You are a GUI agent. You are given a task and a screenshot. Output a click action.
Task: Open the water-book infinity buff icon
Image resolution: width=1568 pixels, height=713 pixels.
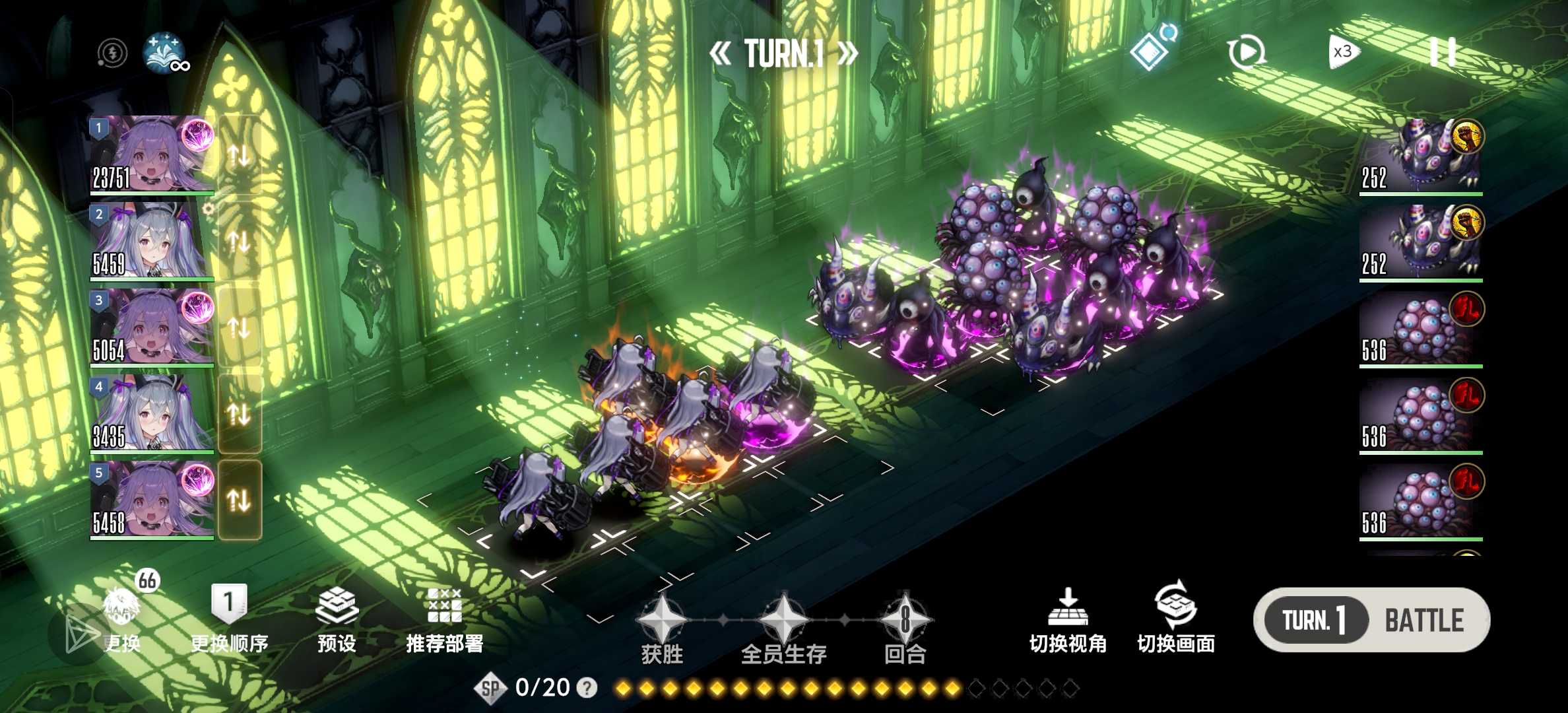click(164, 52)
